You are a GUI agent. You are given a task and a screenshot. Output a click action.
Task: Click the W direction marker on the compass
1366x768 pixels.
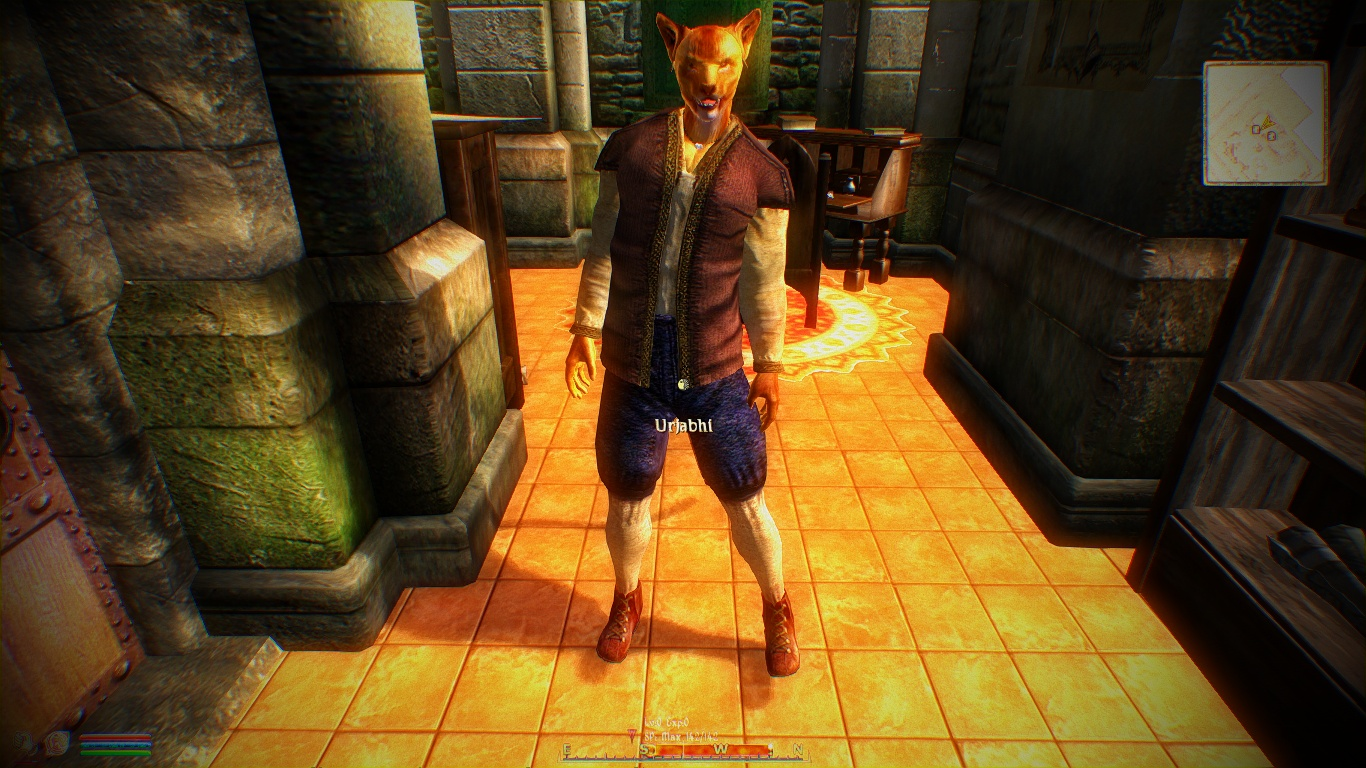[722, 749]
